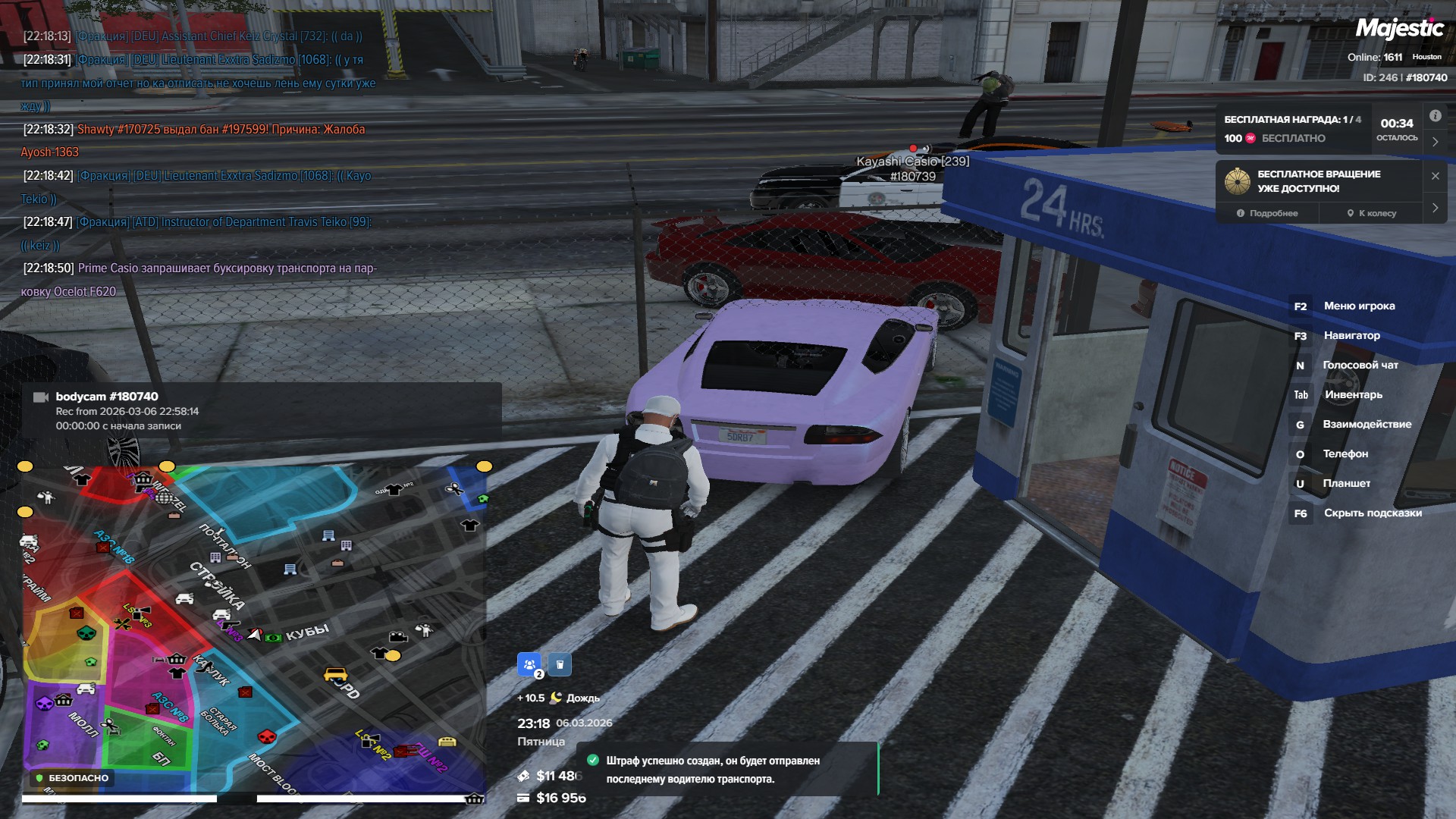Image resolution: width=1456 pixels, height=819 pixels.
Task: Click the free reward info icon
Action: coord(1435,116)
